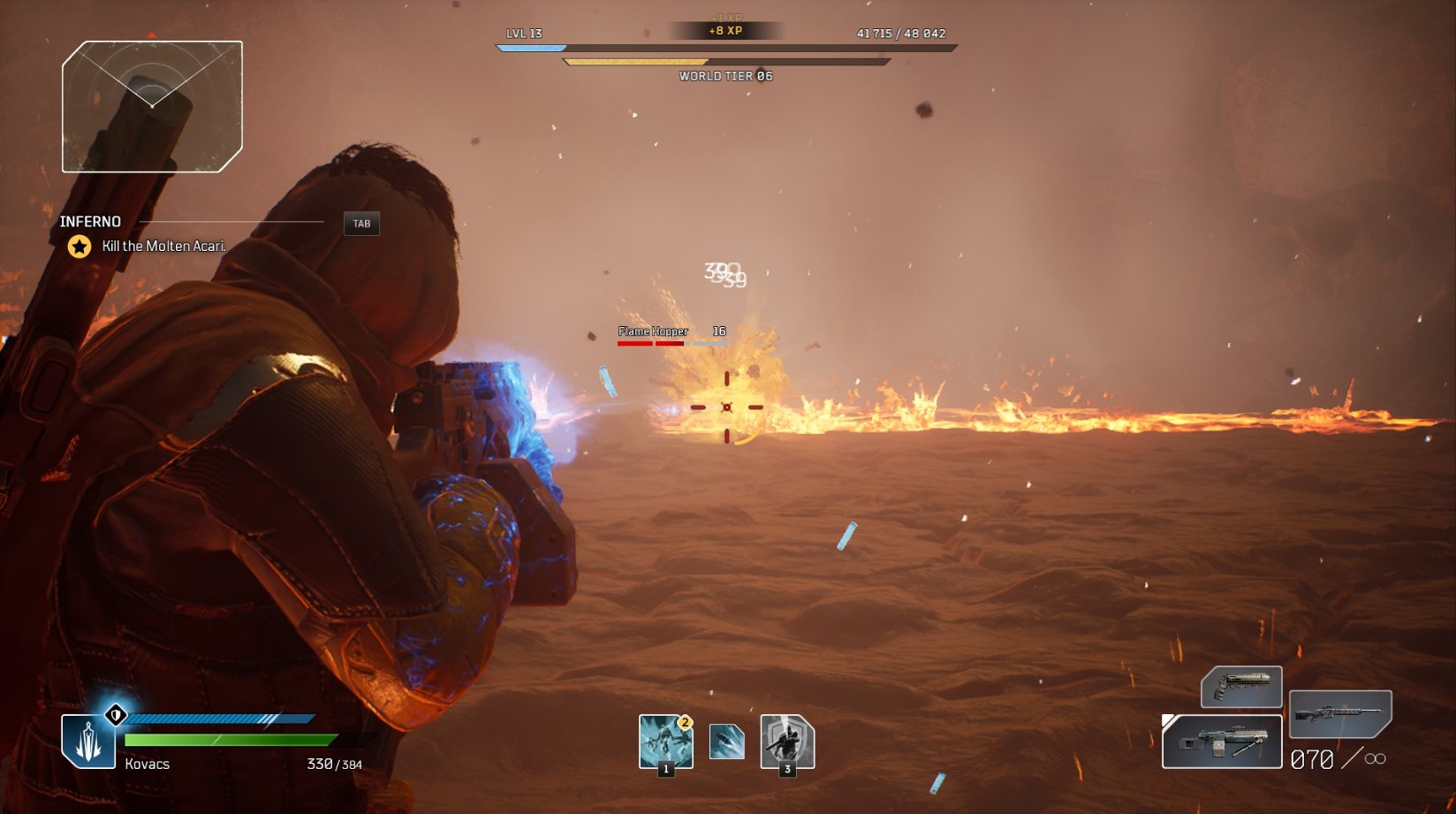This screenshot has width=1456, height=814.
Task: Click the Technomancer class emblem
Action: coord(88,742)
